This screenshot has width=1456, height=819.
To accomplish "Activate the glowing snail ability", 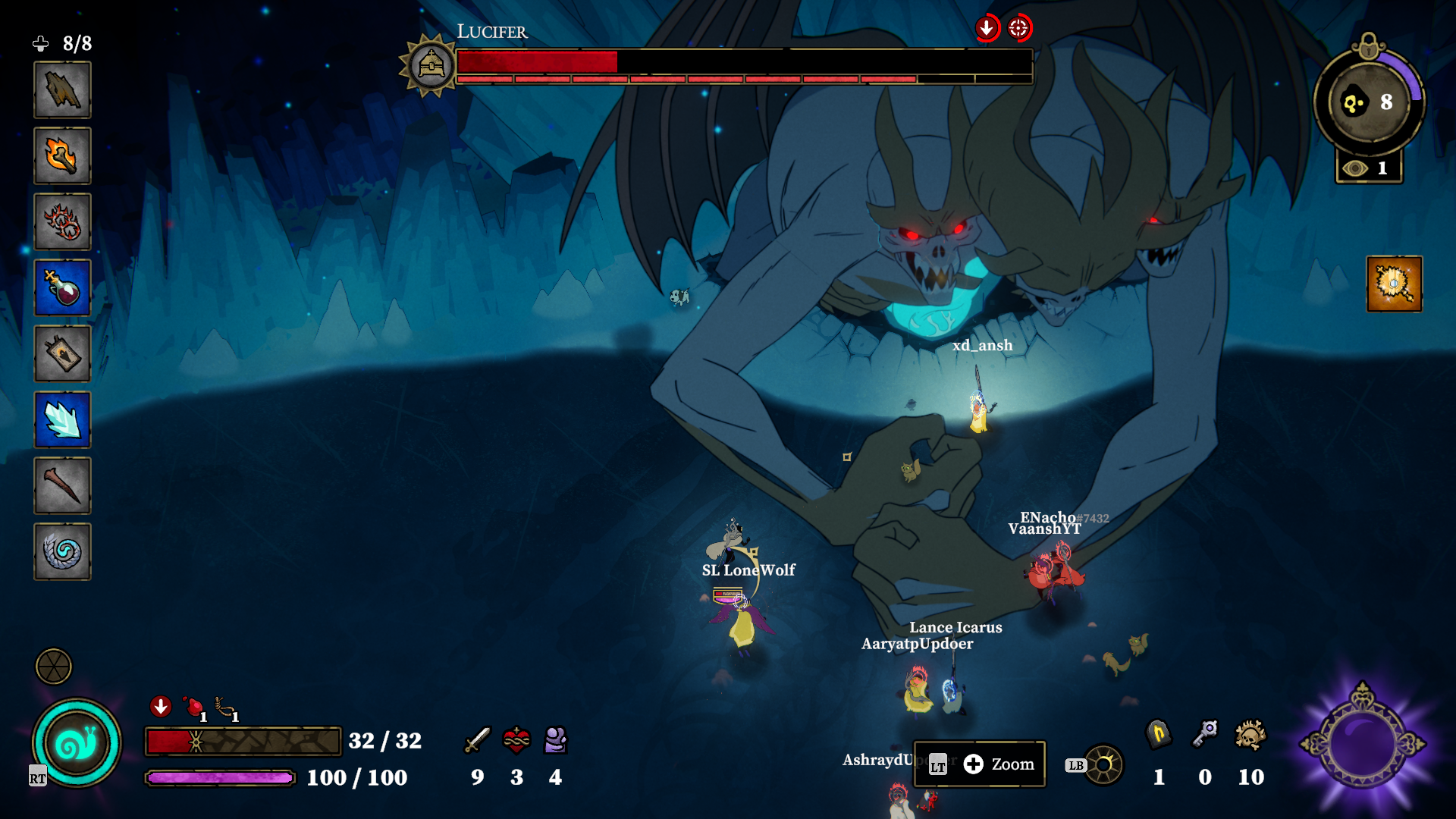I will [x=77, y=743].
